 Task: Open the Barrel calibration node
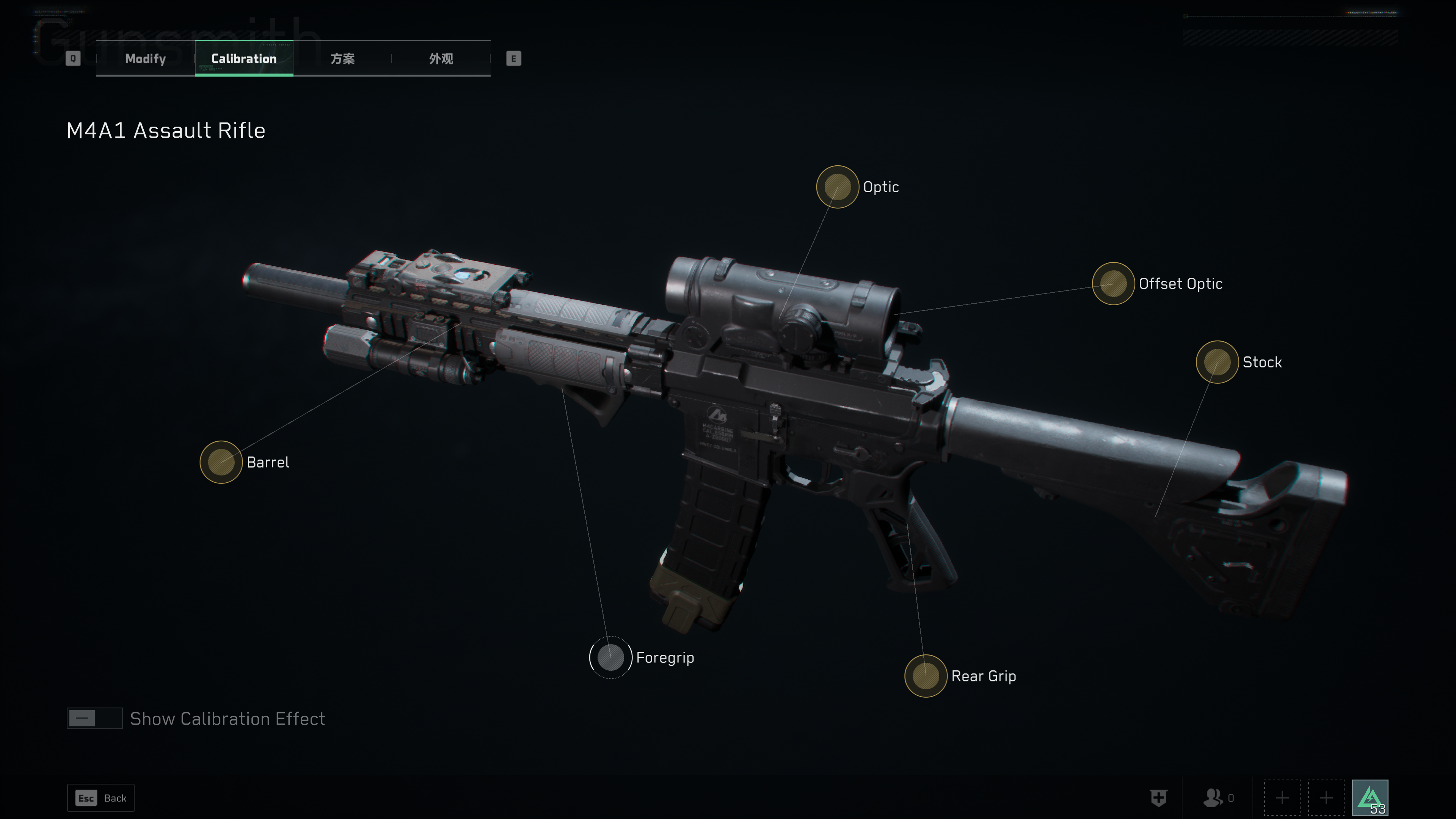tap(221, 462)
